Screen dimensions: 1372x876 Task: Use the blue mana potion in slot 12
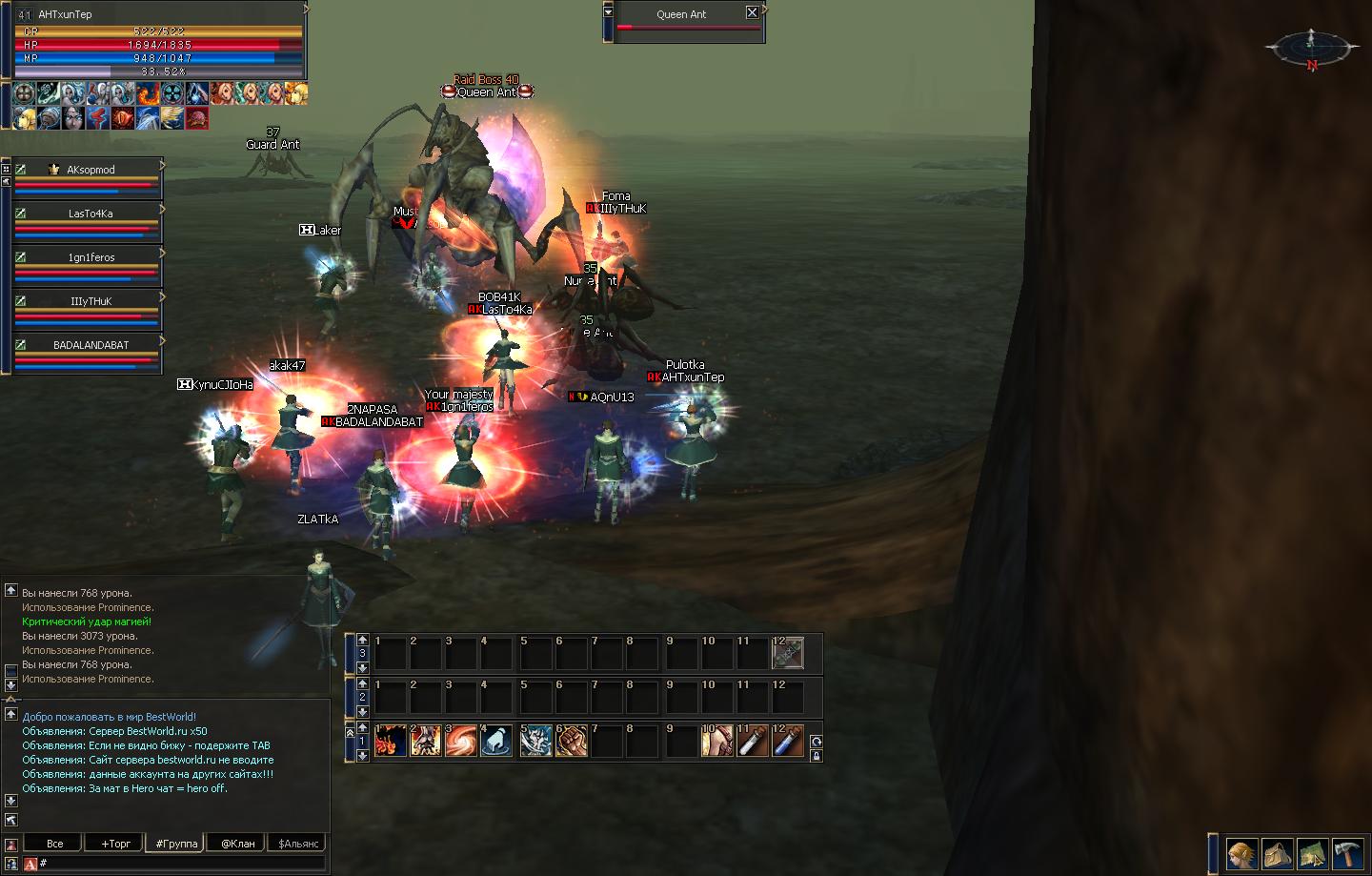click(788, 742)
